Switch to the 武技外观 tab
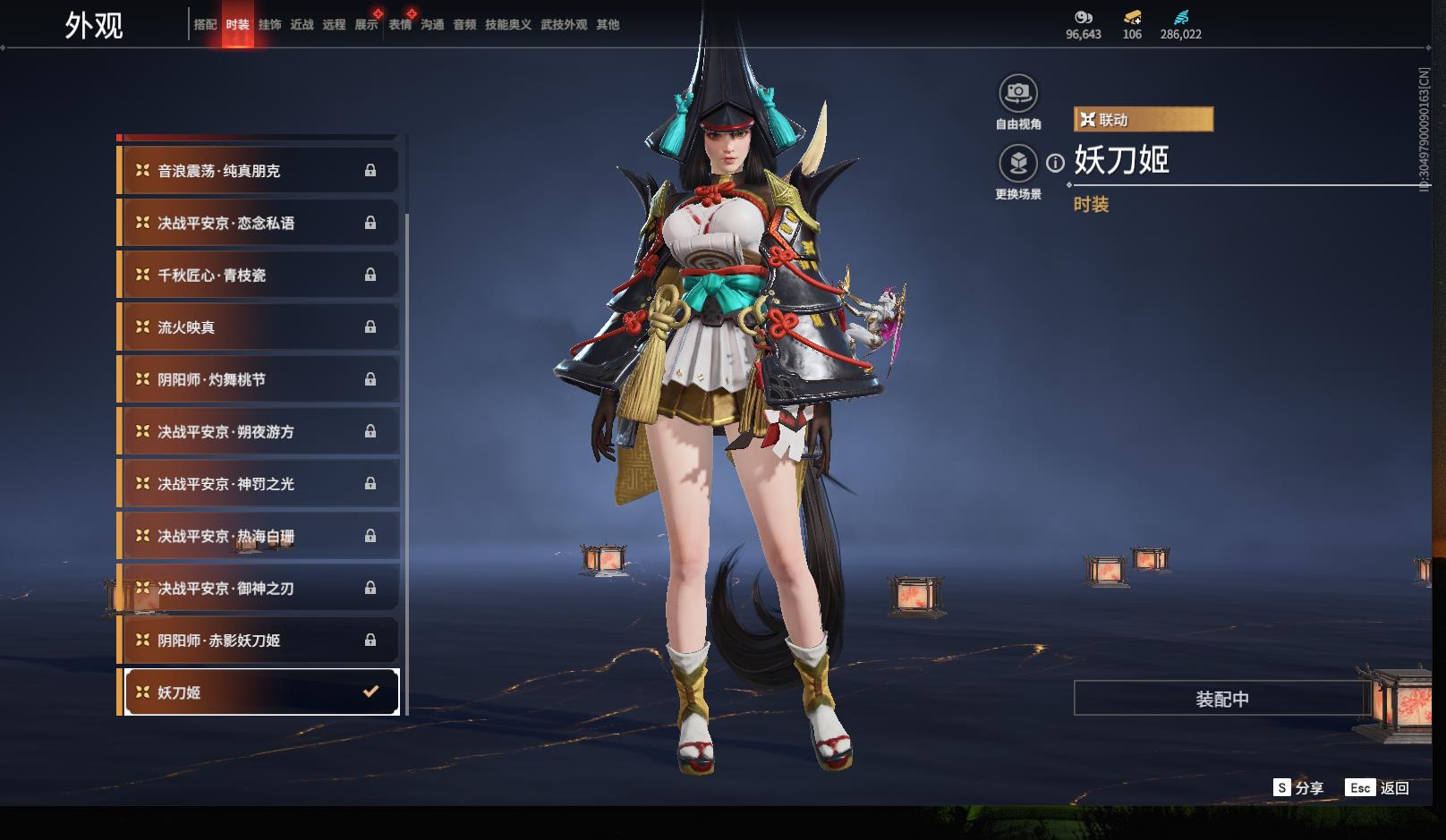 coord(564,25)
